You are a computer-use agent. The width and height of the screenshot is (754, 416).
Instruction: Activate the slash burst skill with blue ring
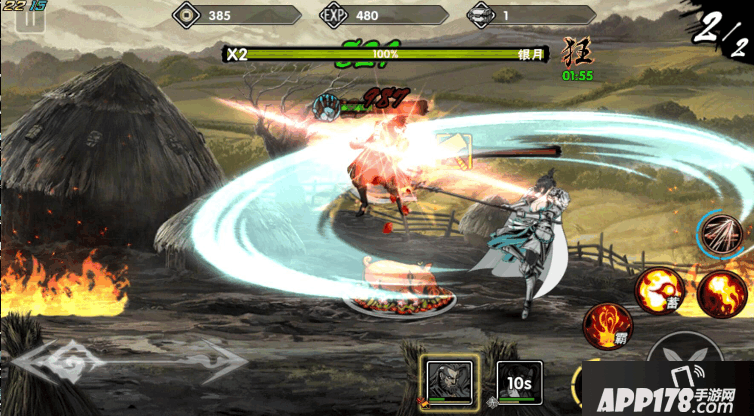point(722,236)
